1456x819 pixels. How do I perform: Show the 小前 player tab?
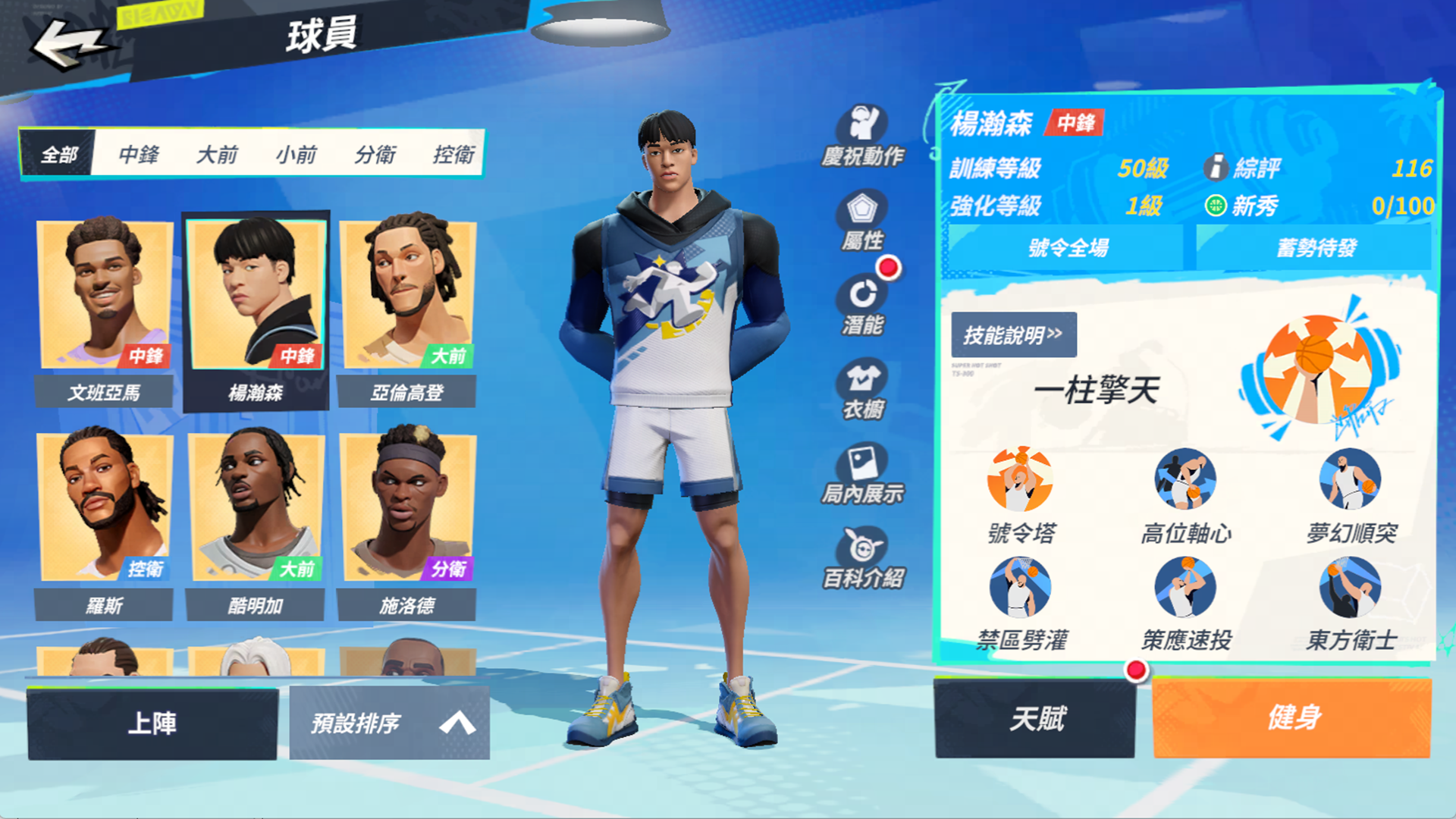296,155
